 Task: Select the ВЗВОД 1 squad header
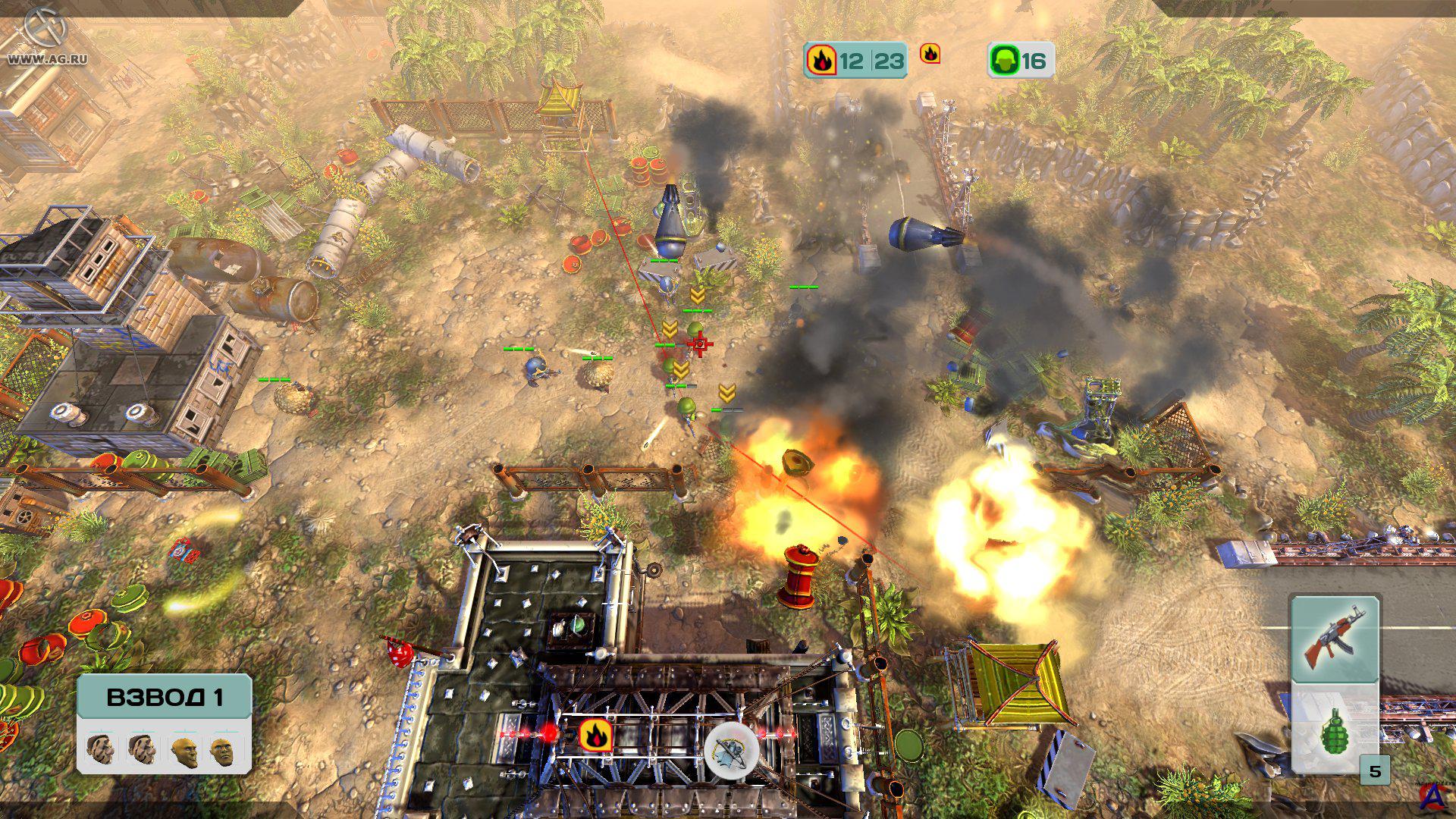coord(164,697)
